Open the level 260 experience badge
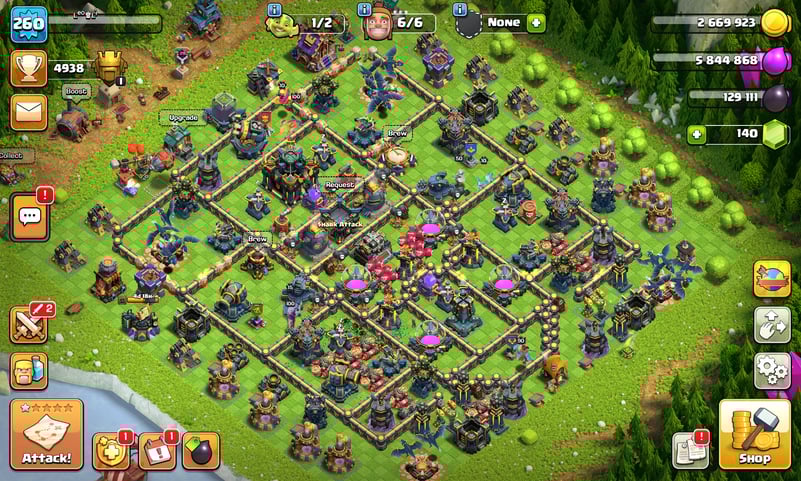801x481 pixels. pos(28,23)
